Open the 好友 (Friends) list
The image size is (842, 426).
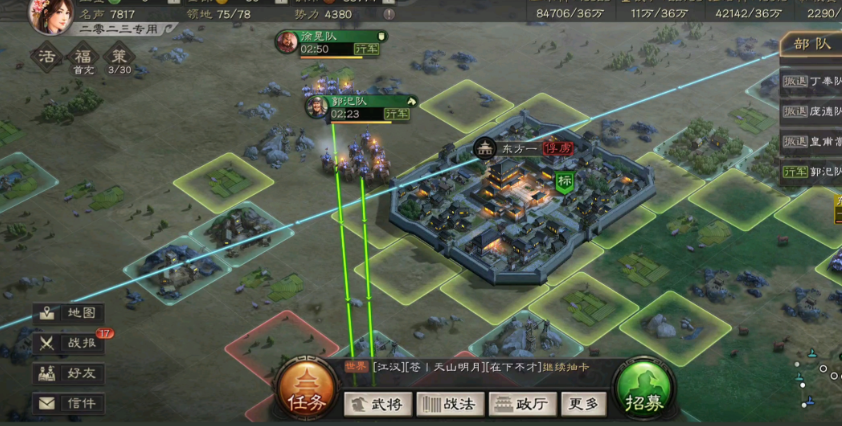pos(70,373)
